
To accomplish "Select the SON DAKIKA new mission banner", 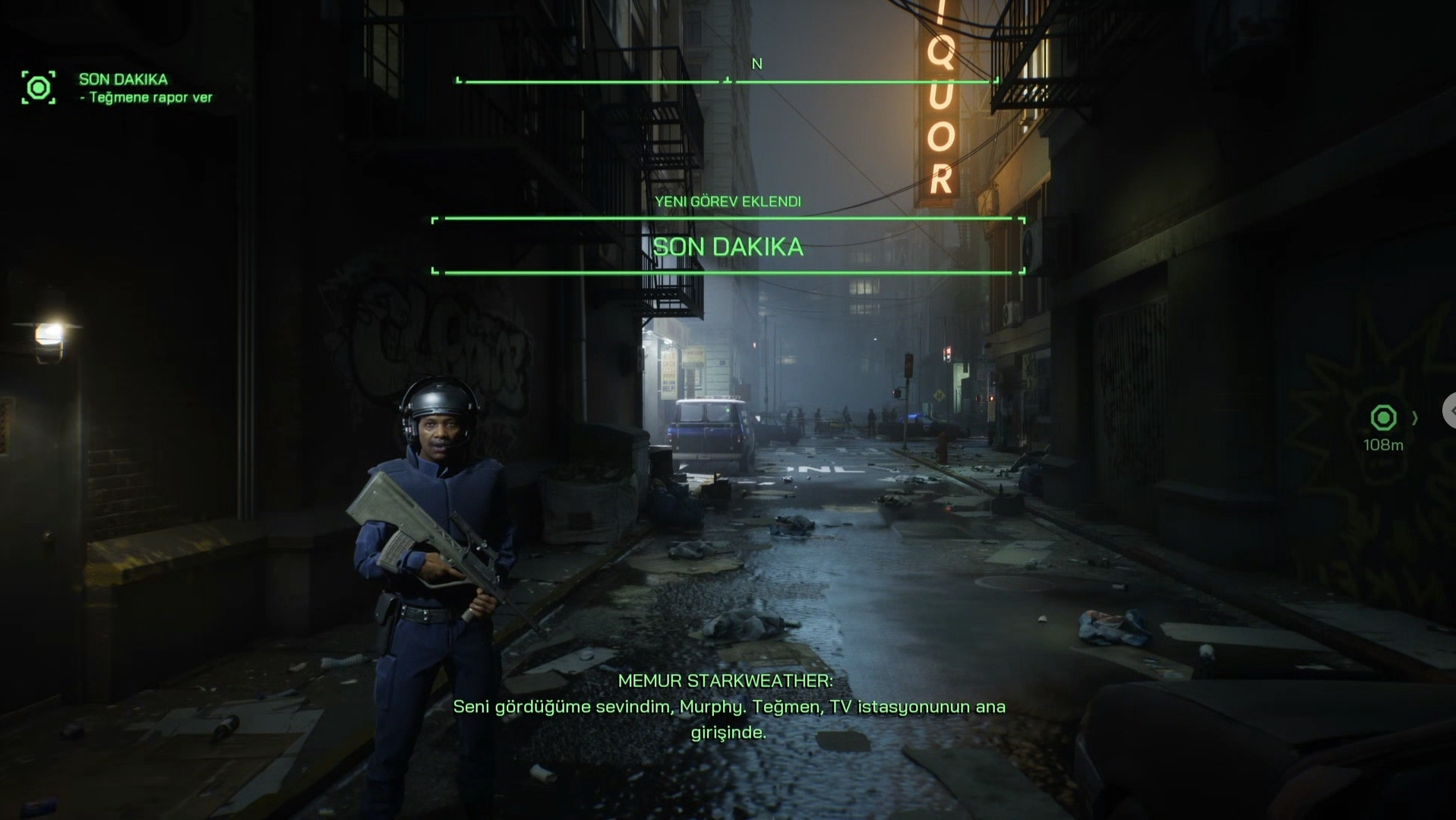I will coord(728,246).
